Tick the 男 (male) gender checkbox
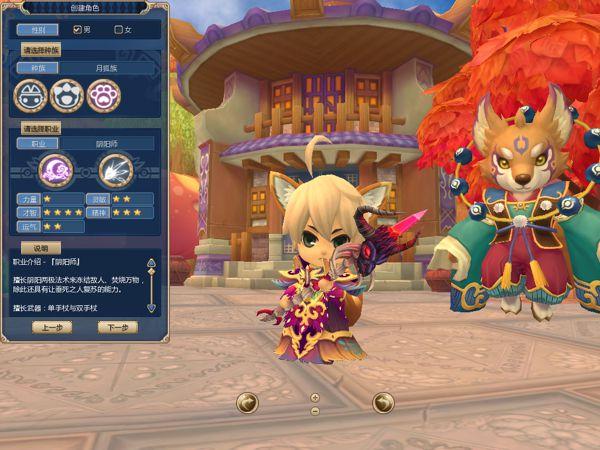 [77, 29]
